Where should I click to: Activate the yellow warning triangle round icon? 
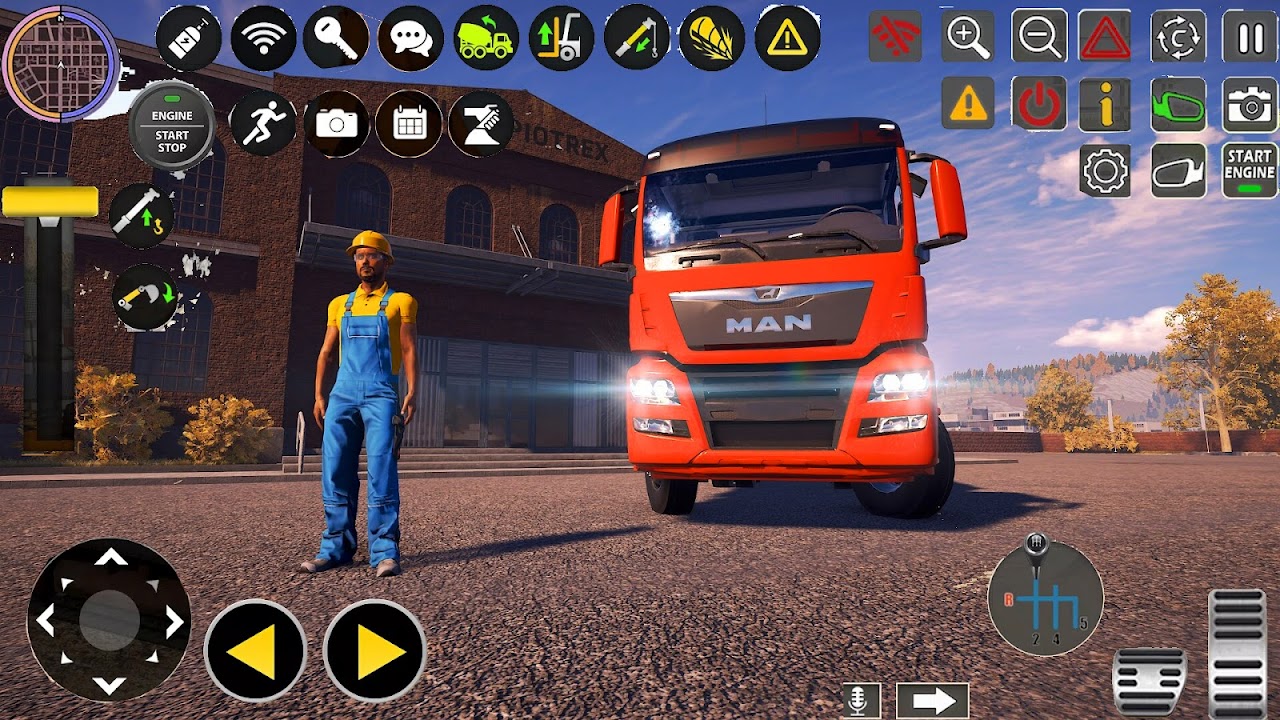(x=787, y=38)
